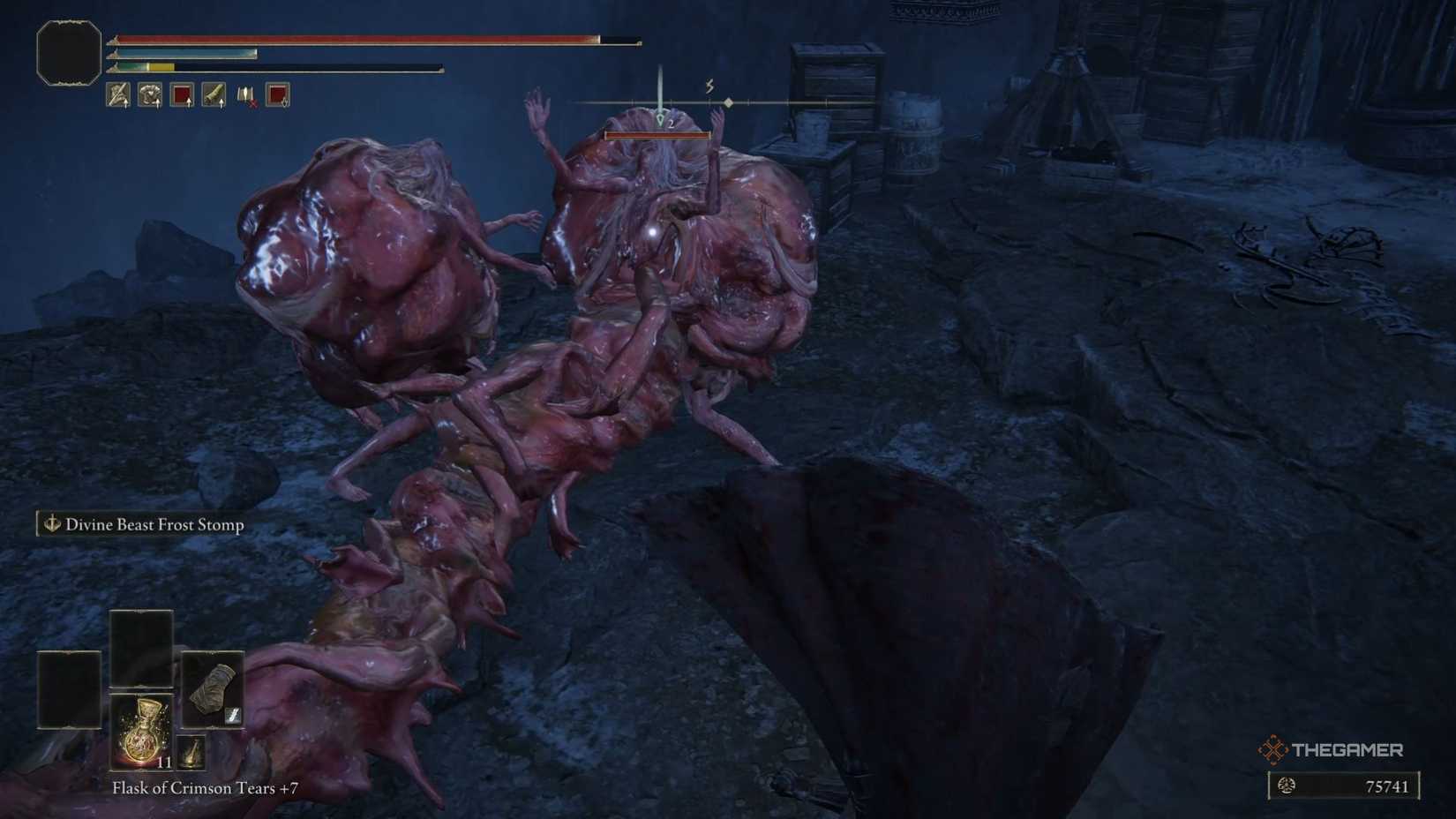Image resolution: width=1456 pixels, height=819 pixels.
Task: Click the equipped armor slot icon
Action: pyautogui.click(x=148, y=95)
